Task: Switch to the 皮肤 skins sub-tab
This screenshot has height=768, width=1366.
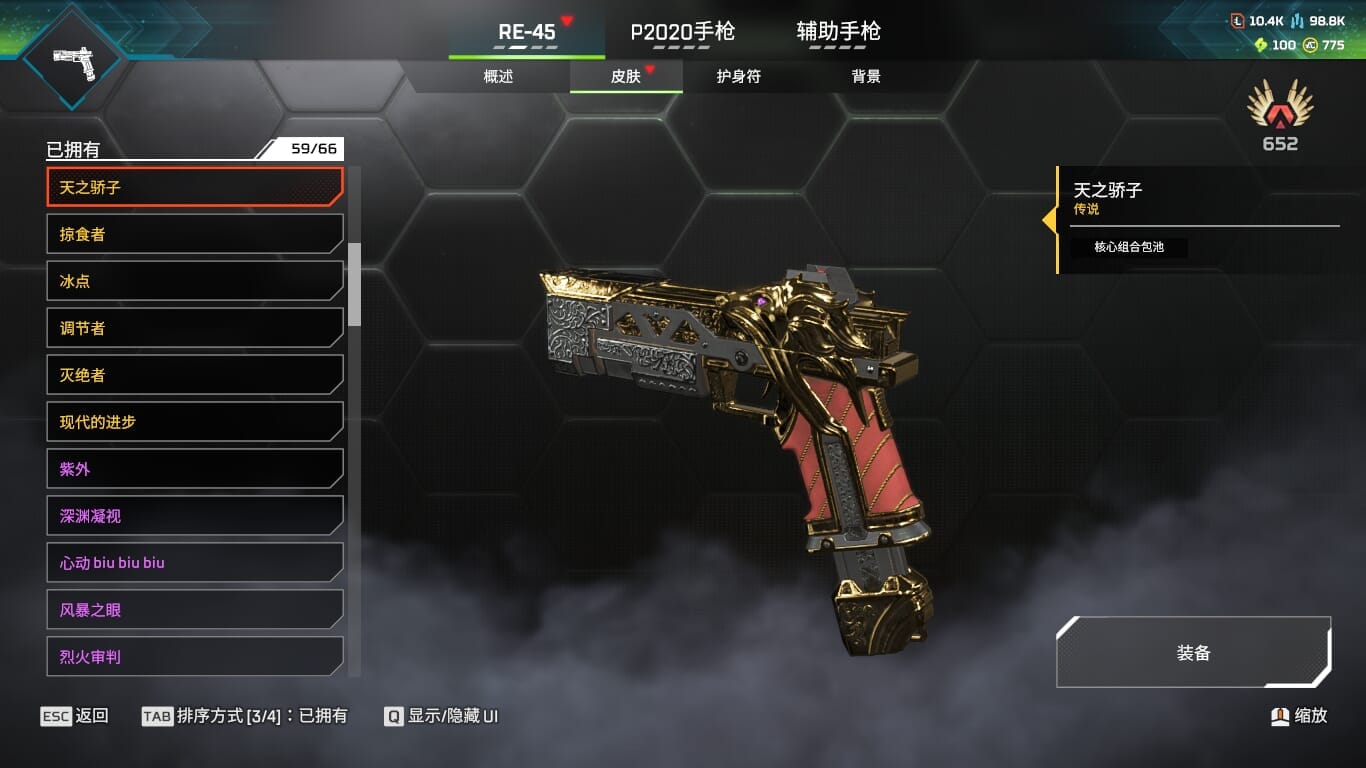Action: coord(626,77)
